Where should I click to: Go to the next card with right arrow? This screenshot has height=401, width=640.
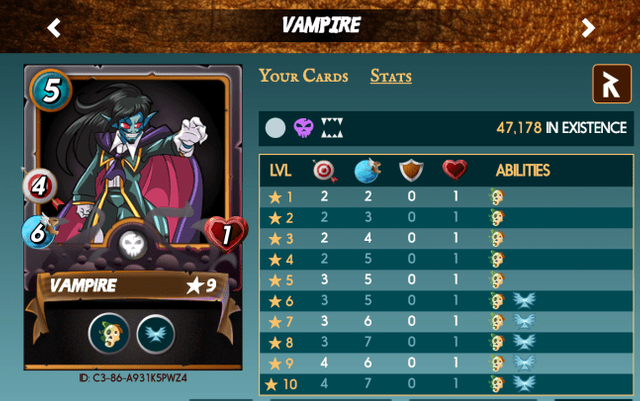[x=588, y=27]
